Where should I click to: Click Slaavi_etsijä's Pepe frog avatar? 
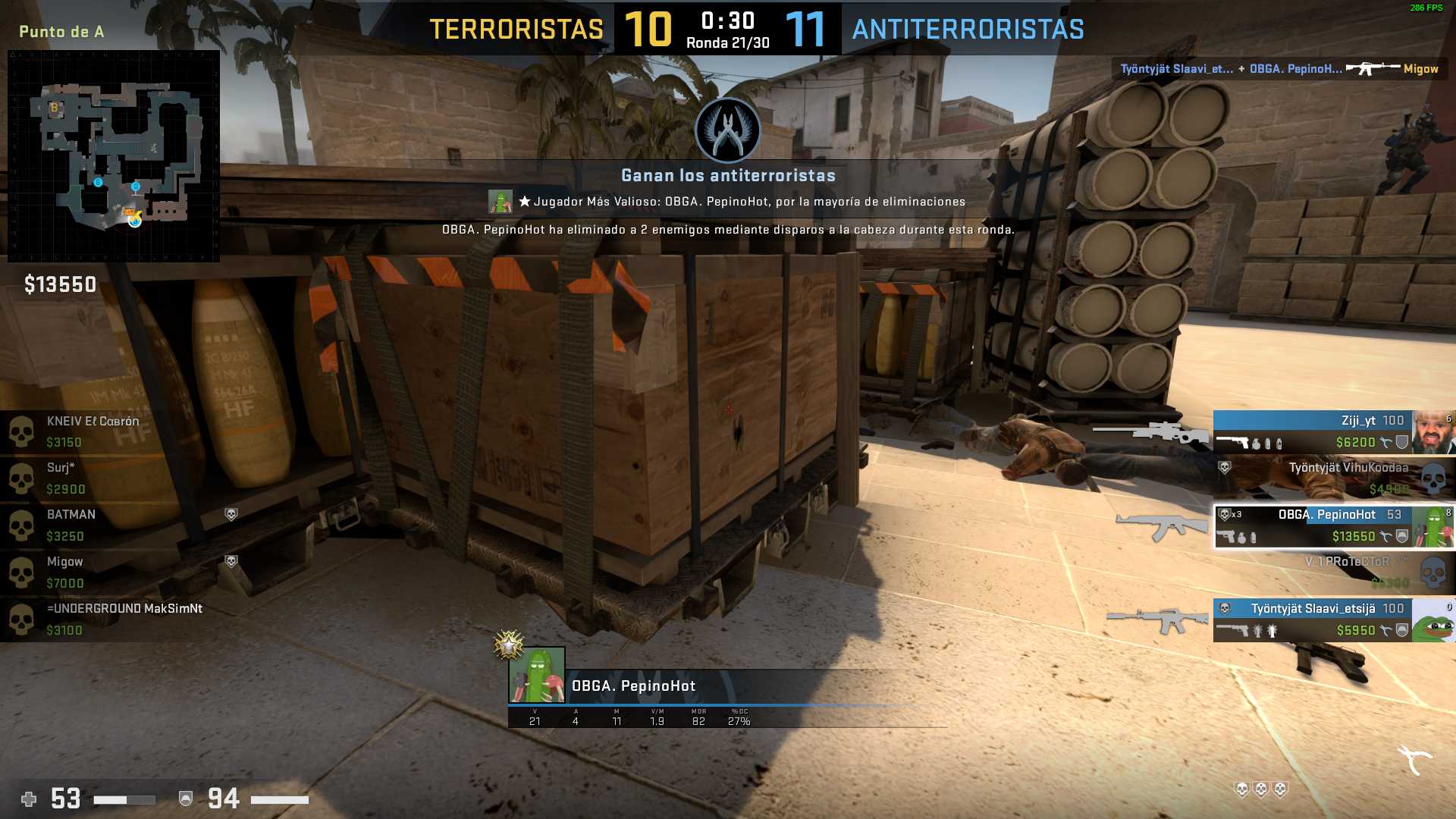pyautogui.click(x=1433, y=620)
